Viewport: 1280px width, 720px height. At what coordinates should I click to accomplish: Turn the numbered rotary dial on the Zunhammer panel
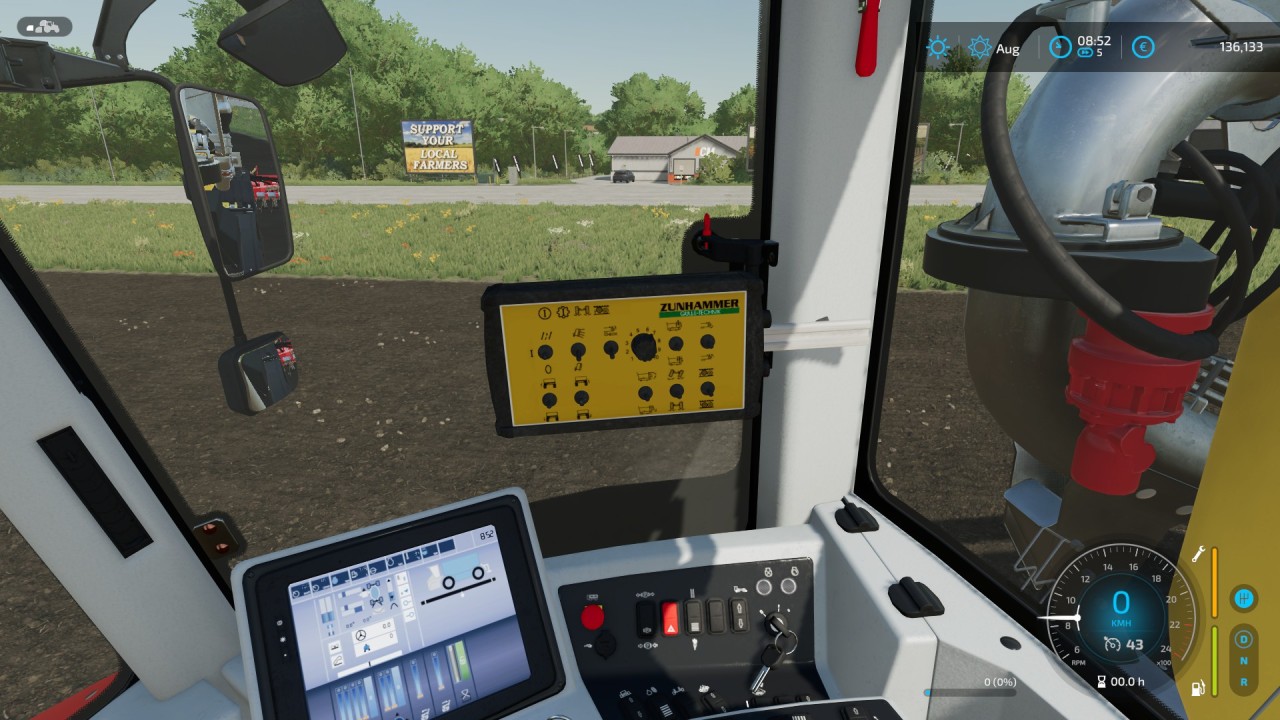pos(642,348)
